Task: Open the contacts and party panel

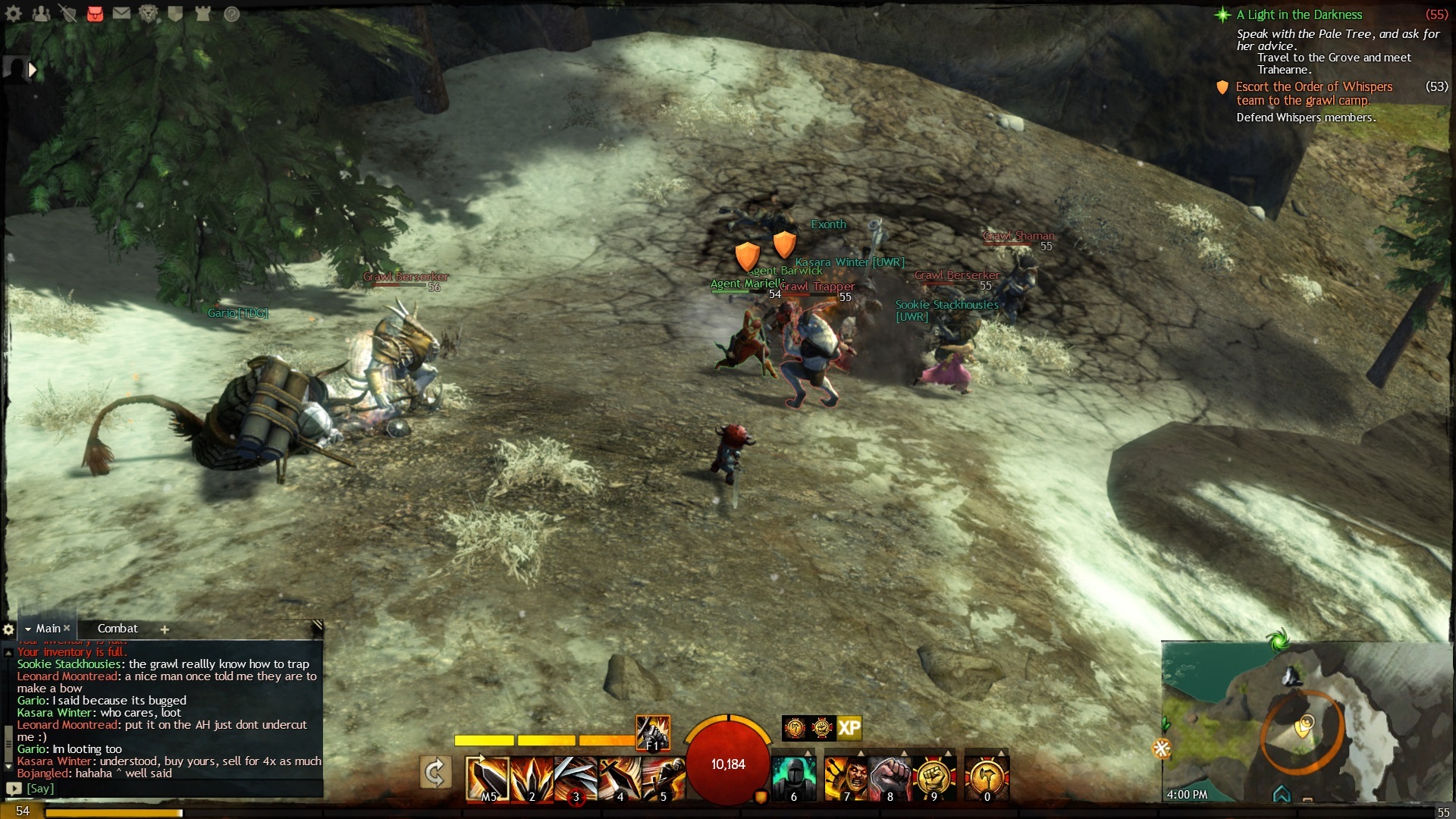Action: [41, 14]
